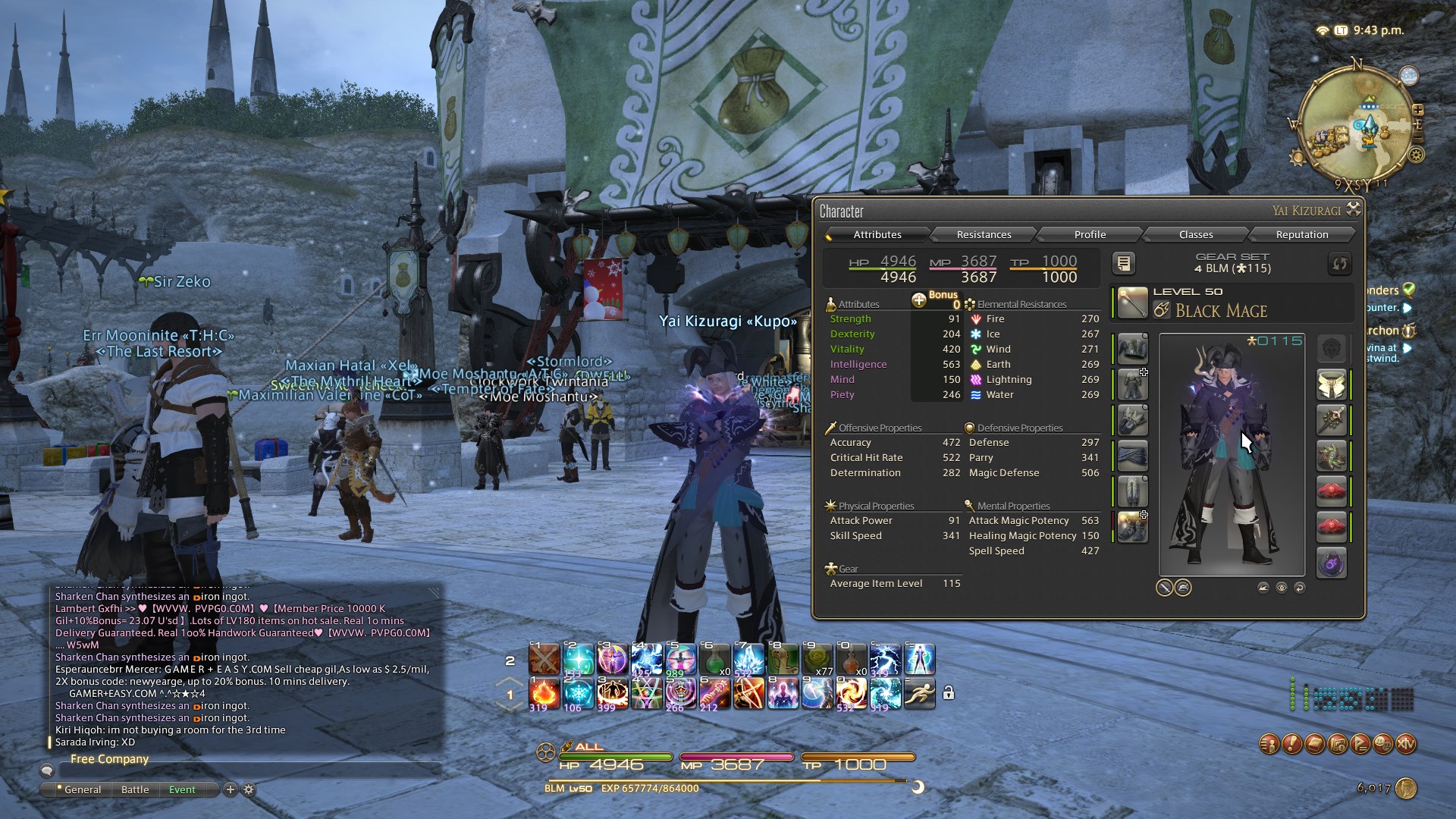
Task: Toggle the hotbar padlock
Action: [x=949, y=692]
